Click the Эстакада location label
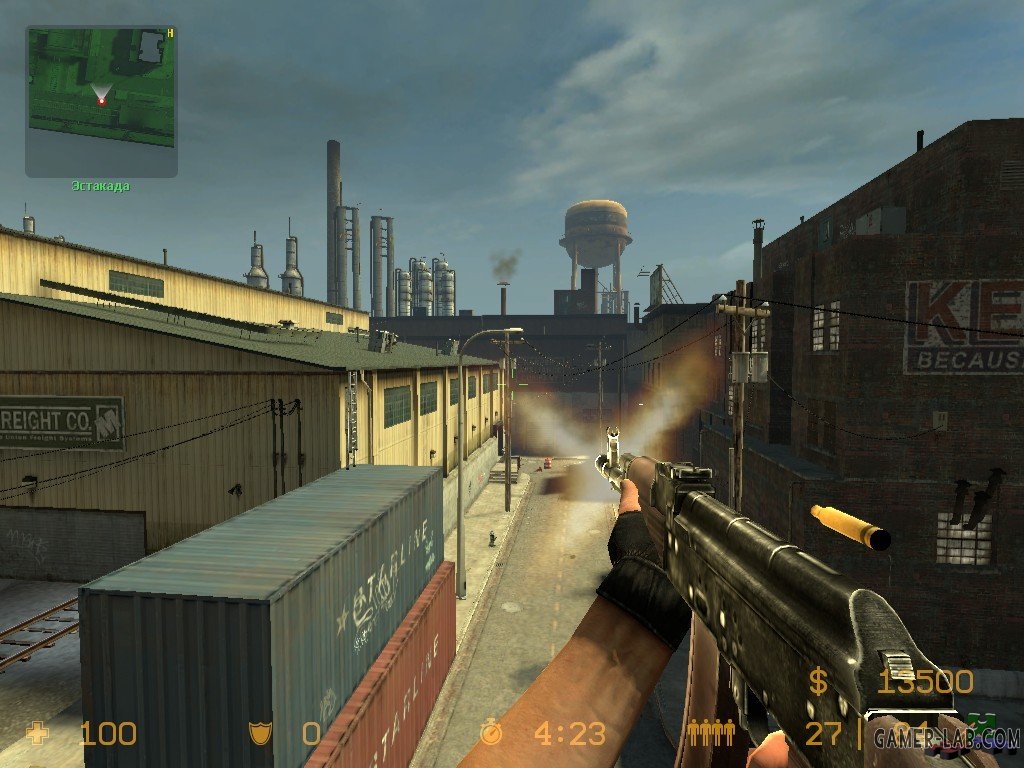 pyautogui.click(x=100, y=186)
